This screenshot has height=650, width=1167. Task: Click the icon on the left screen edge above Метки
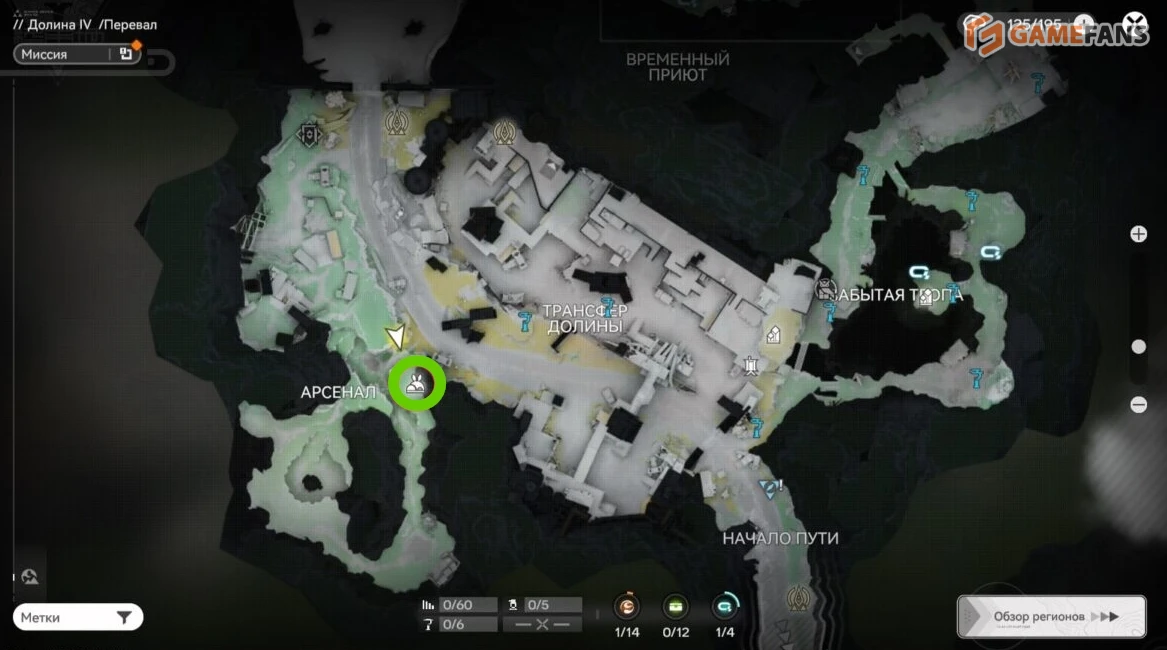click(30, 576)
